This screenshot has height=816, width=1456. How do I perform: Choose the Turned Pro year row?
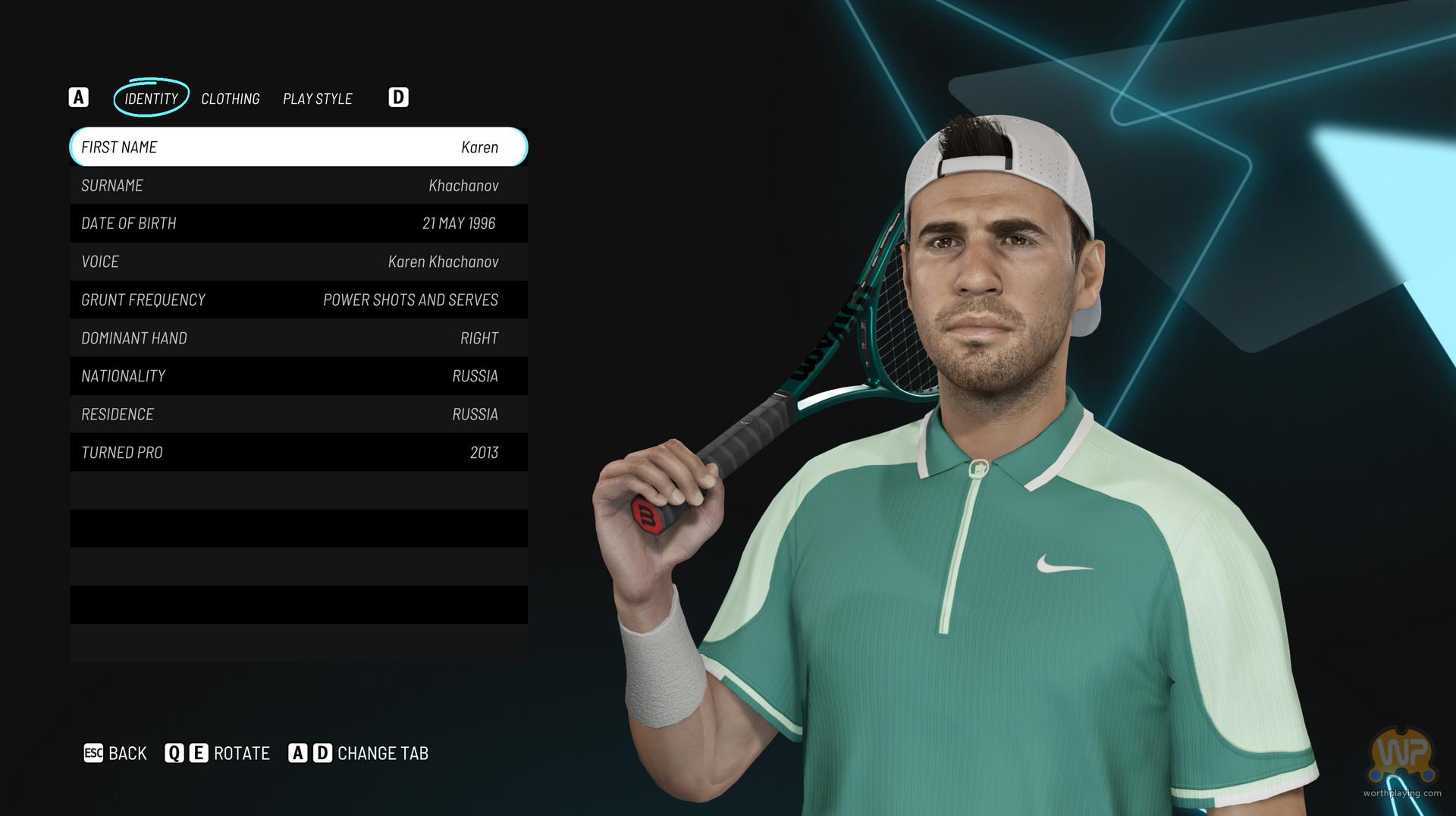point(299,453)
